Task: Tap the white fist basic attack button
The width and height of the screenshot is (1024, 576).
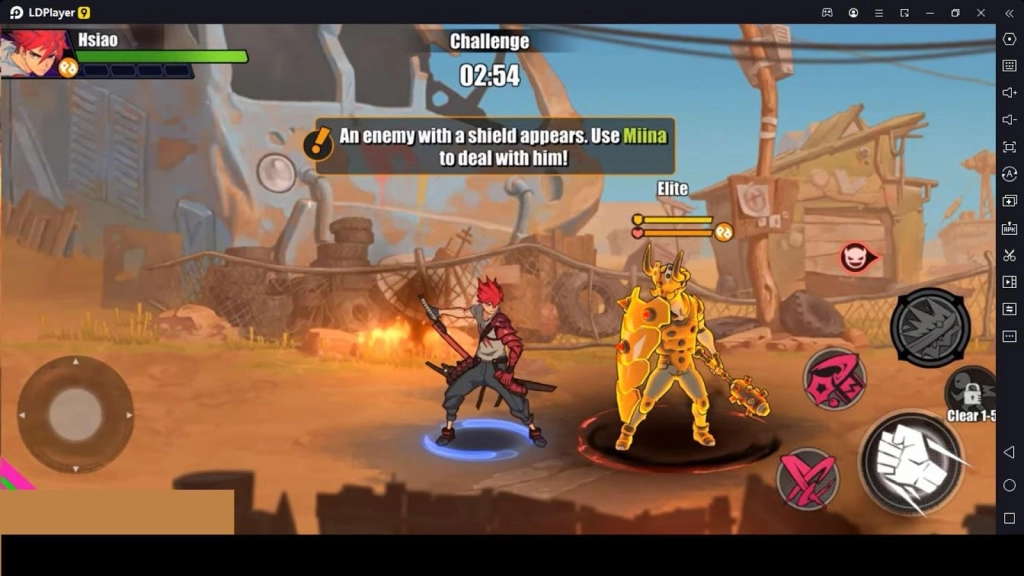Action: tap(911, 463)
